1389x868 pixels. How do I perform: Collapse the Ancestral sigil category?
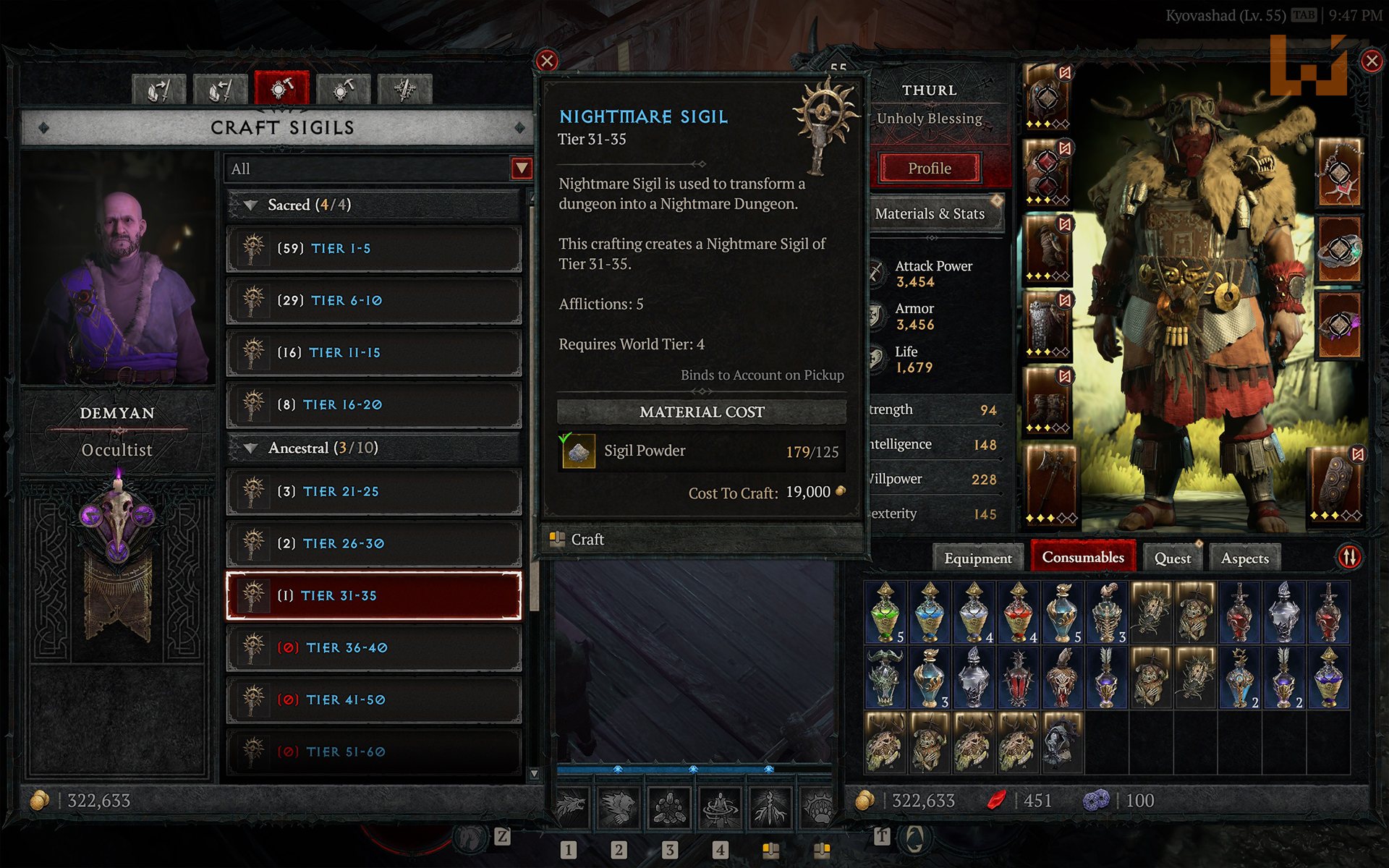click(251, 448)
